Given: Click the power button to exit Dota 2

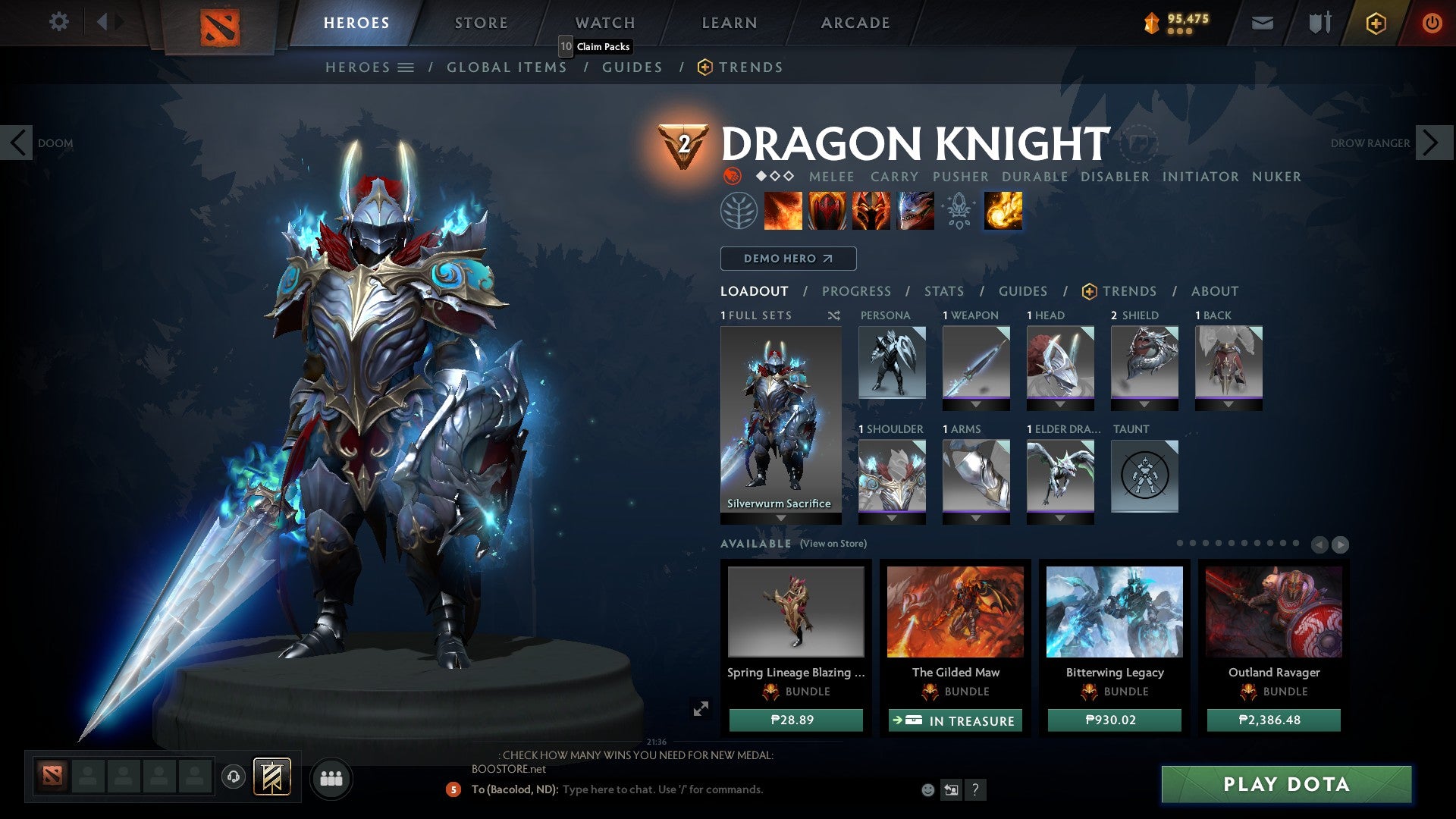Looking at the screenshot, I should click(x=1432, y=23).
